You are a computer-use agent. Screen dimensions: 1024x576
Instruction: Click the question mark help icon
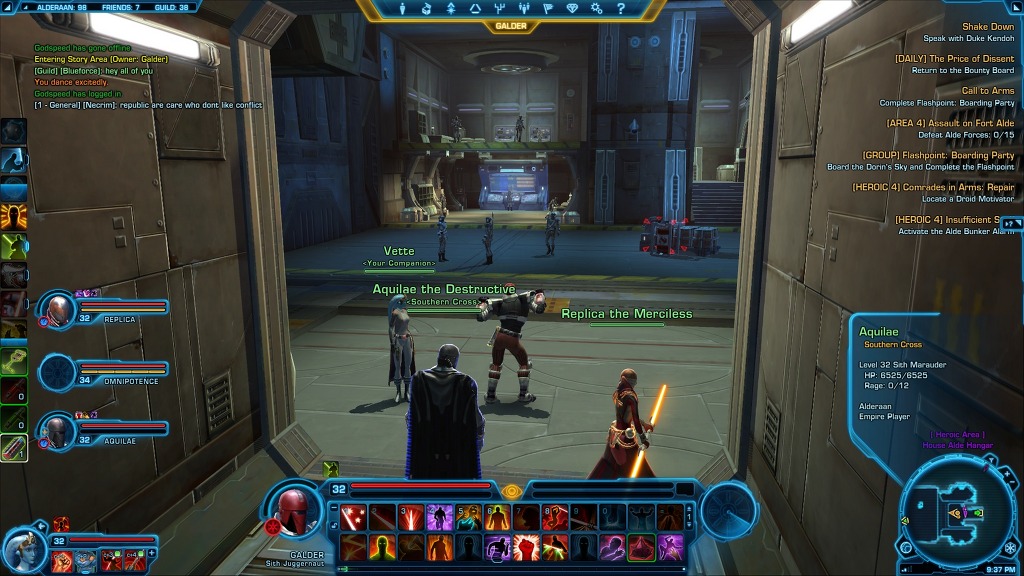coord(622,8)
